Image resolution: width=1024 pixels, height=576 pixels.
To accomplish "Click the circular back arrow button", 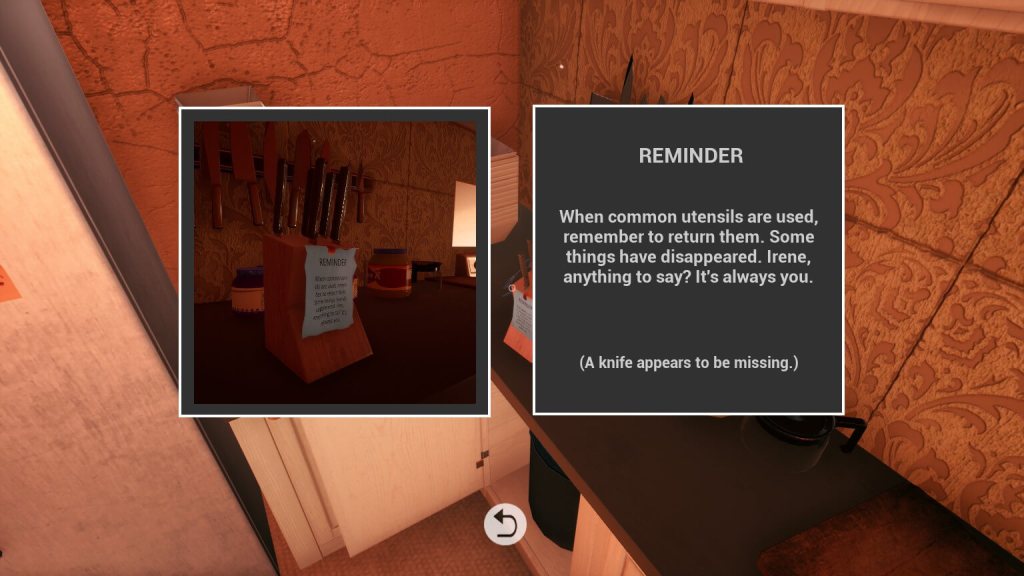I will click(x=505, y=525).
